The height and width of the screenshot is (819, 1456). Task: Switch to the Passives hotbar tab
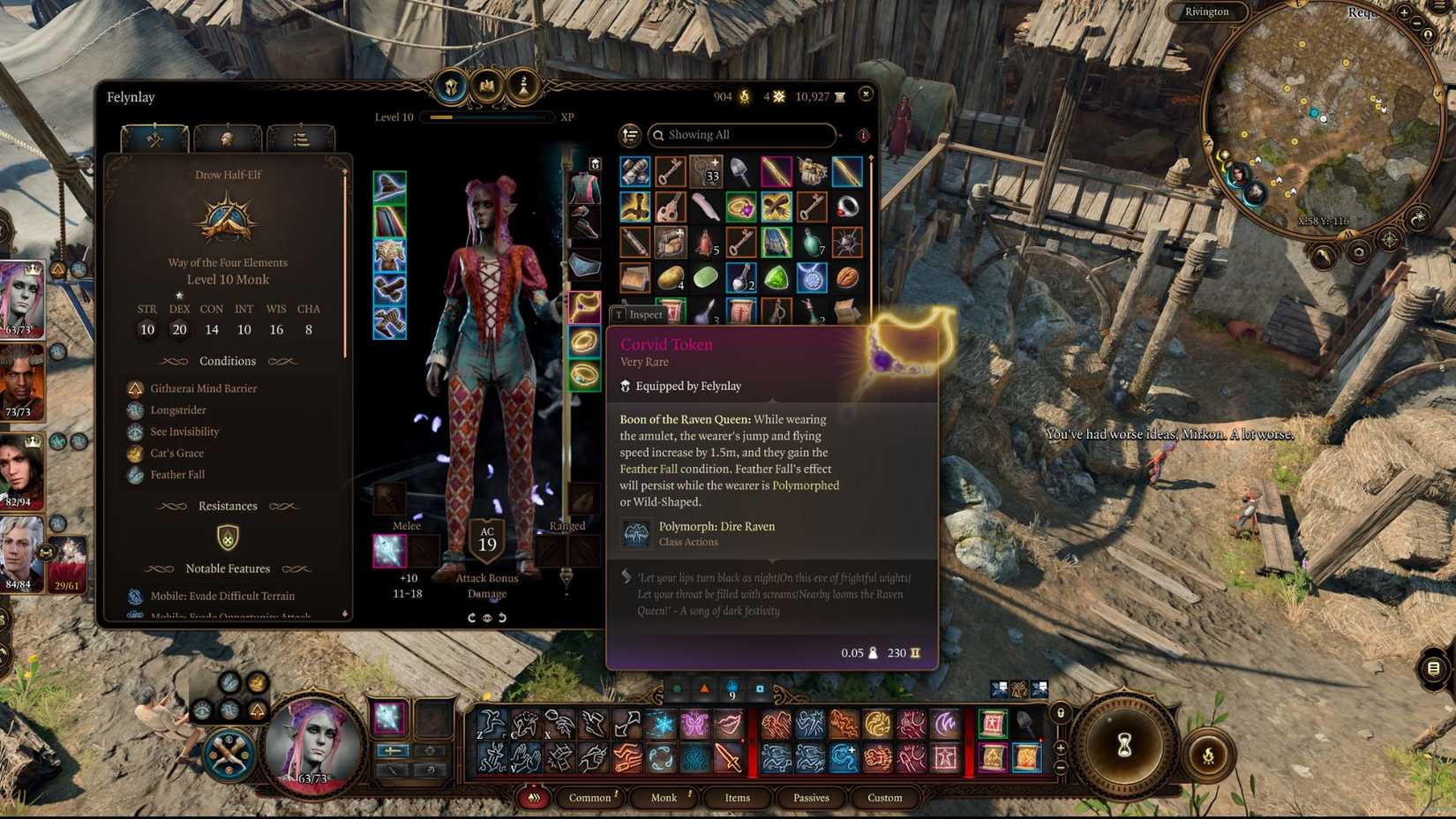point(811,797)
